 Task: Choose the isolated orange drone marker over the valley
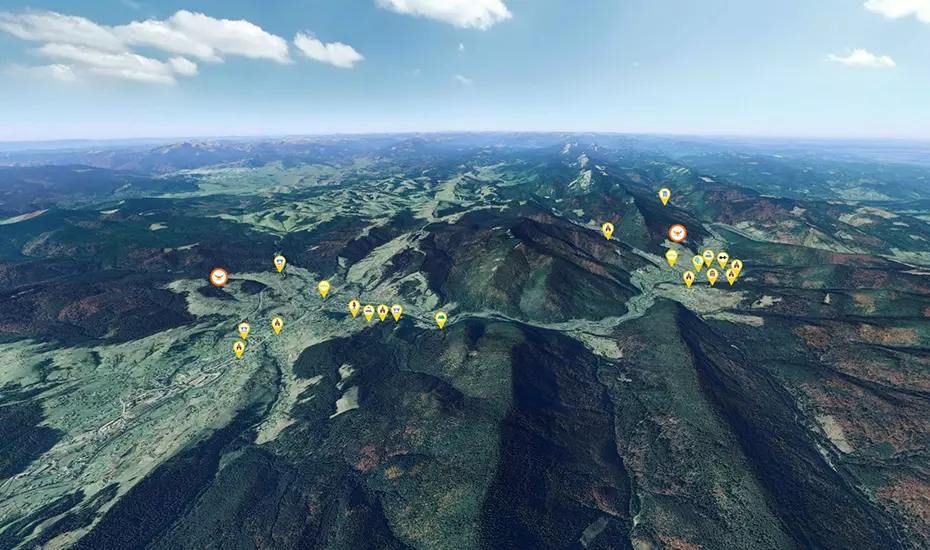219,277
